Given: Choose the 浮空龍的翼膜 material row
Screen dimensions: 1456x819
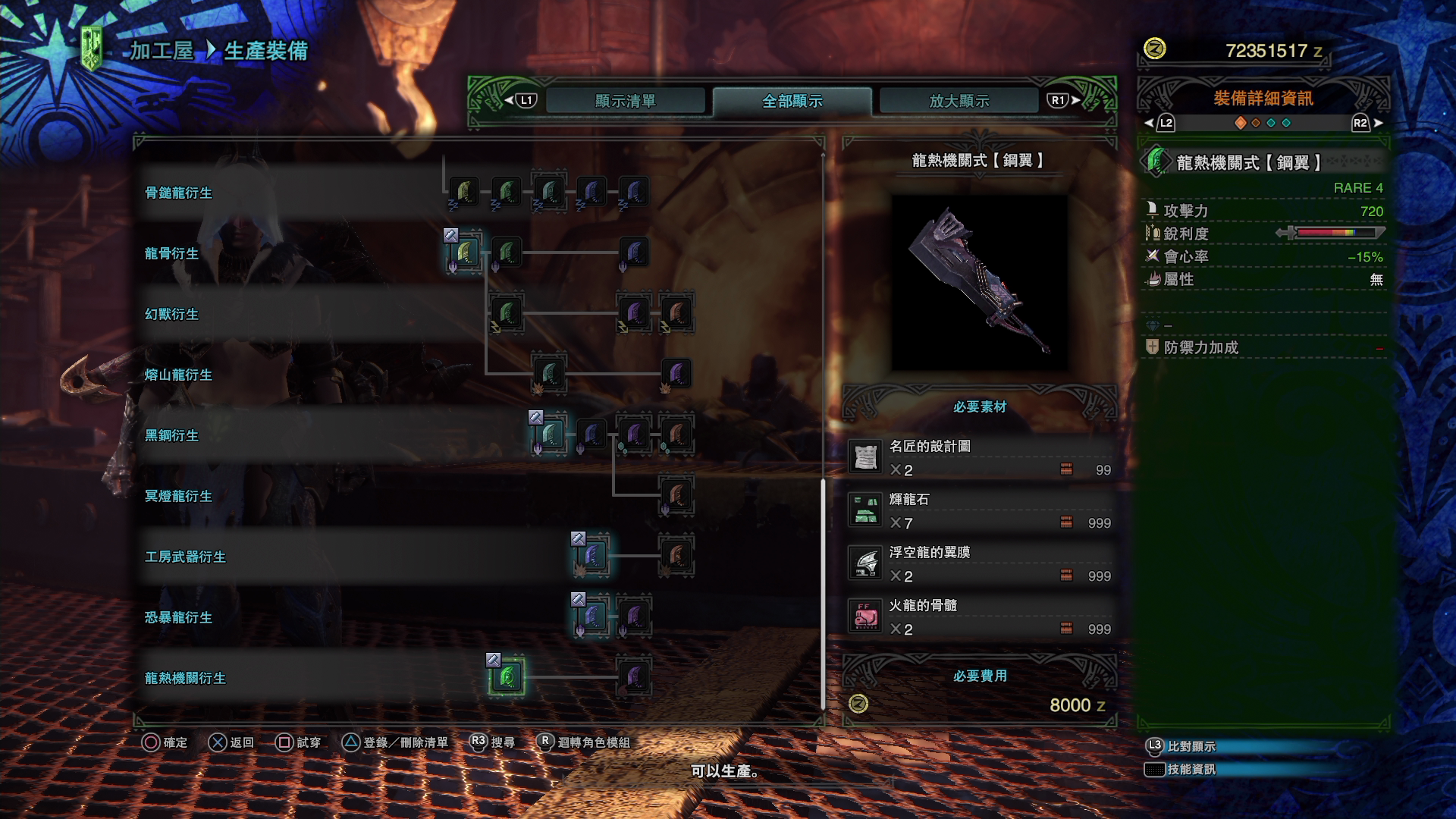Looking at the screenshot, I should click(980, 564).
